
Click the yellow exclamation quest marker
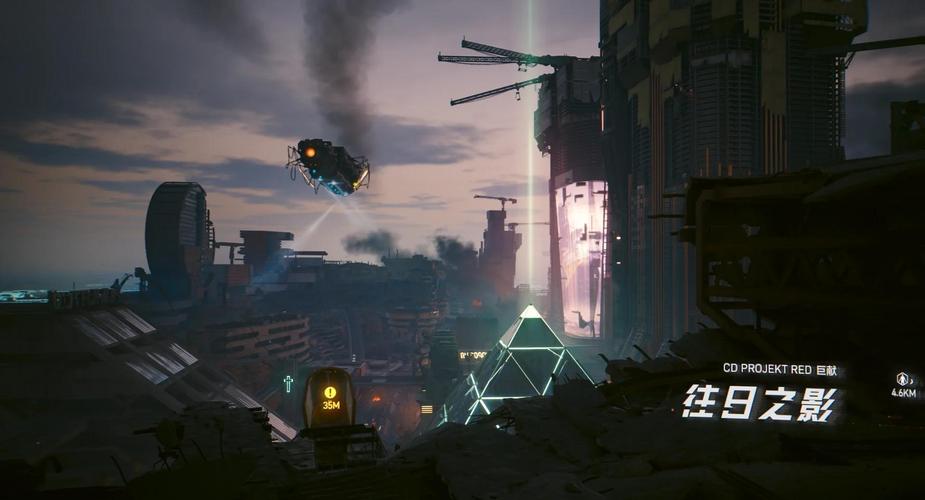330,393
